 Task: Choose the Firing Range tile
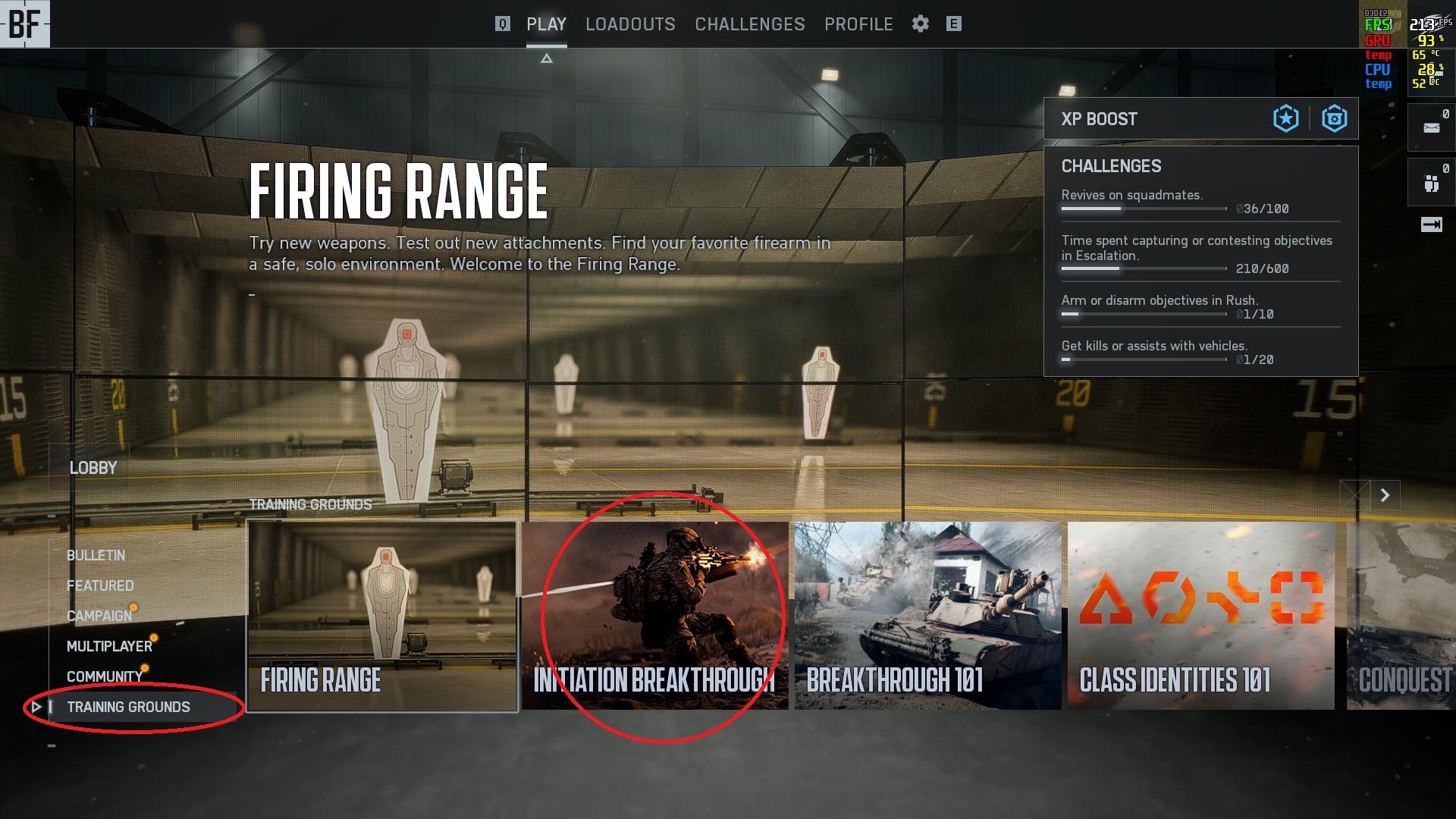pos(382,616)
